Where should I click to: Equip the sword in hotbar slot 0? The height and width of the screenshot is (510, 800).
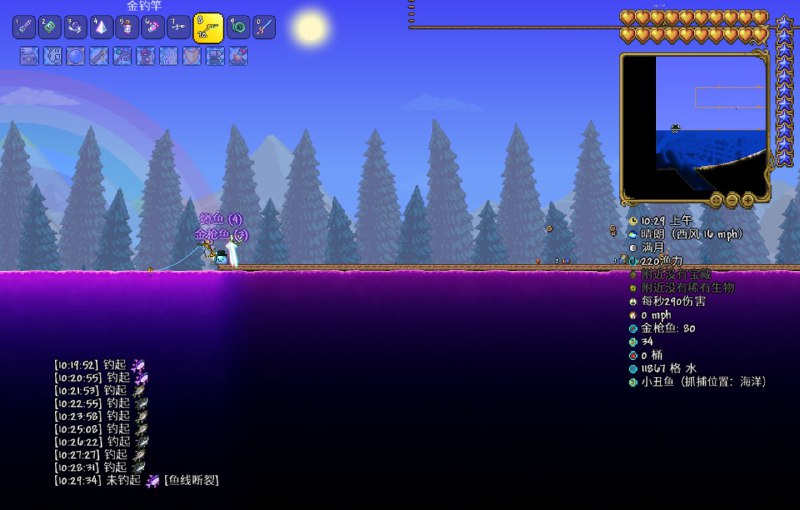264,27
